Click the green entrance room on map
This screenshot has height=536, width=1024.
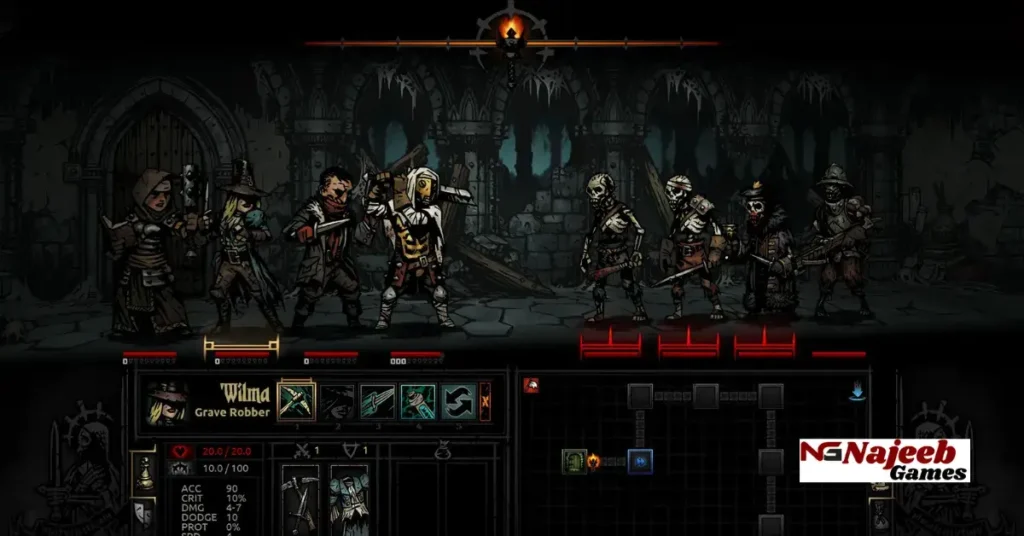click(x=574, y=461)
